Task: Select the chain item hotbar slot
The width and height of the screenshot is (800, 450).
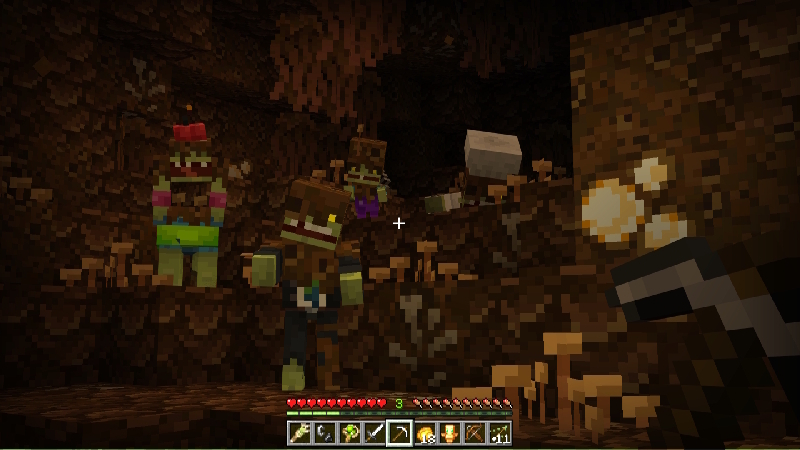Action: [x=324, y=433]
